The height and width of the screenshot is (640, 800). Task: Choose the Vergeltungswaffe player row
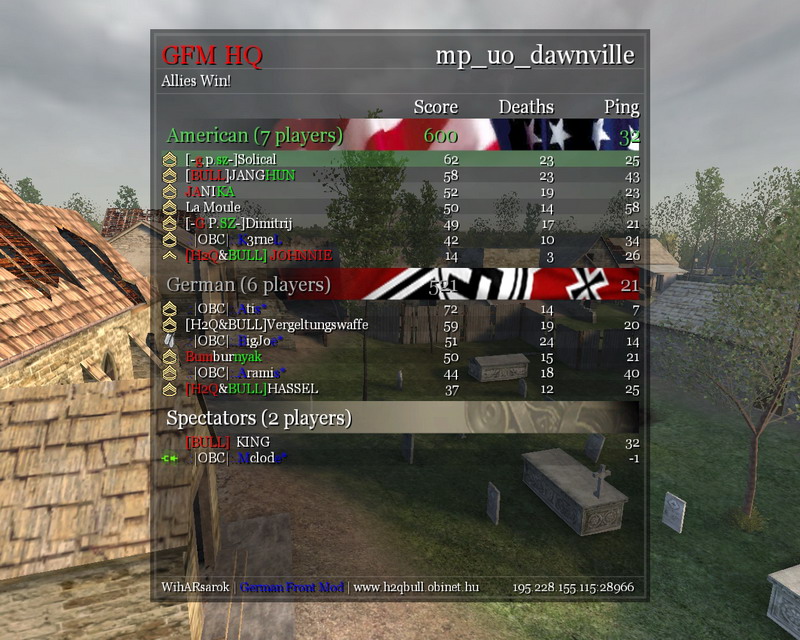400,324
